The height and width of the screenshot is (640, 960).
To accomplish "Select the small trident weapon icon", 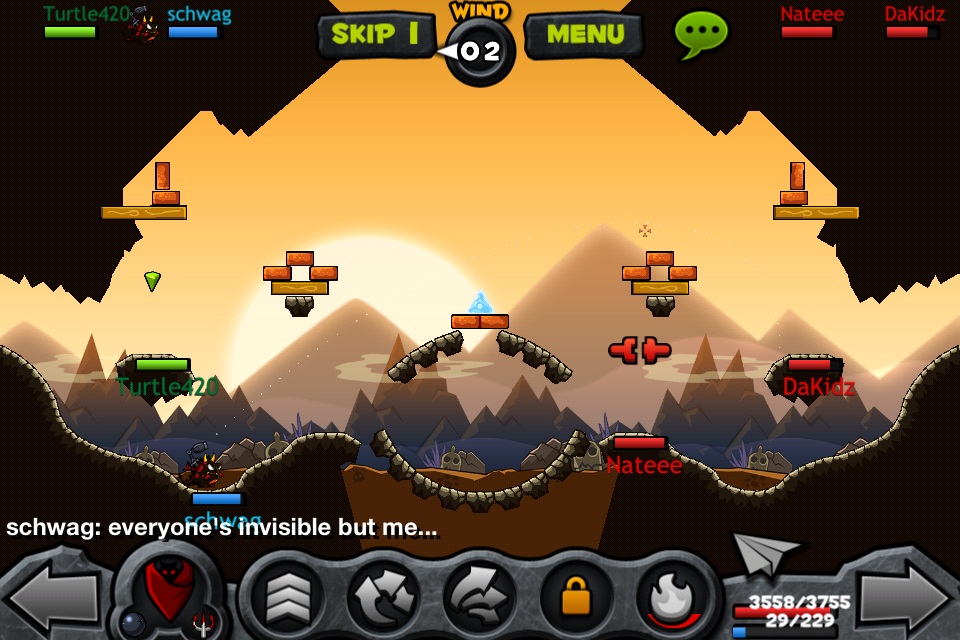I will pos(203,623).
